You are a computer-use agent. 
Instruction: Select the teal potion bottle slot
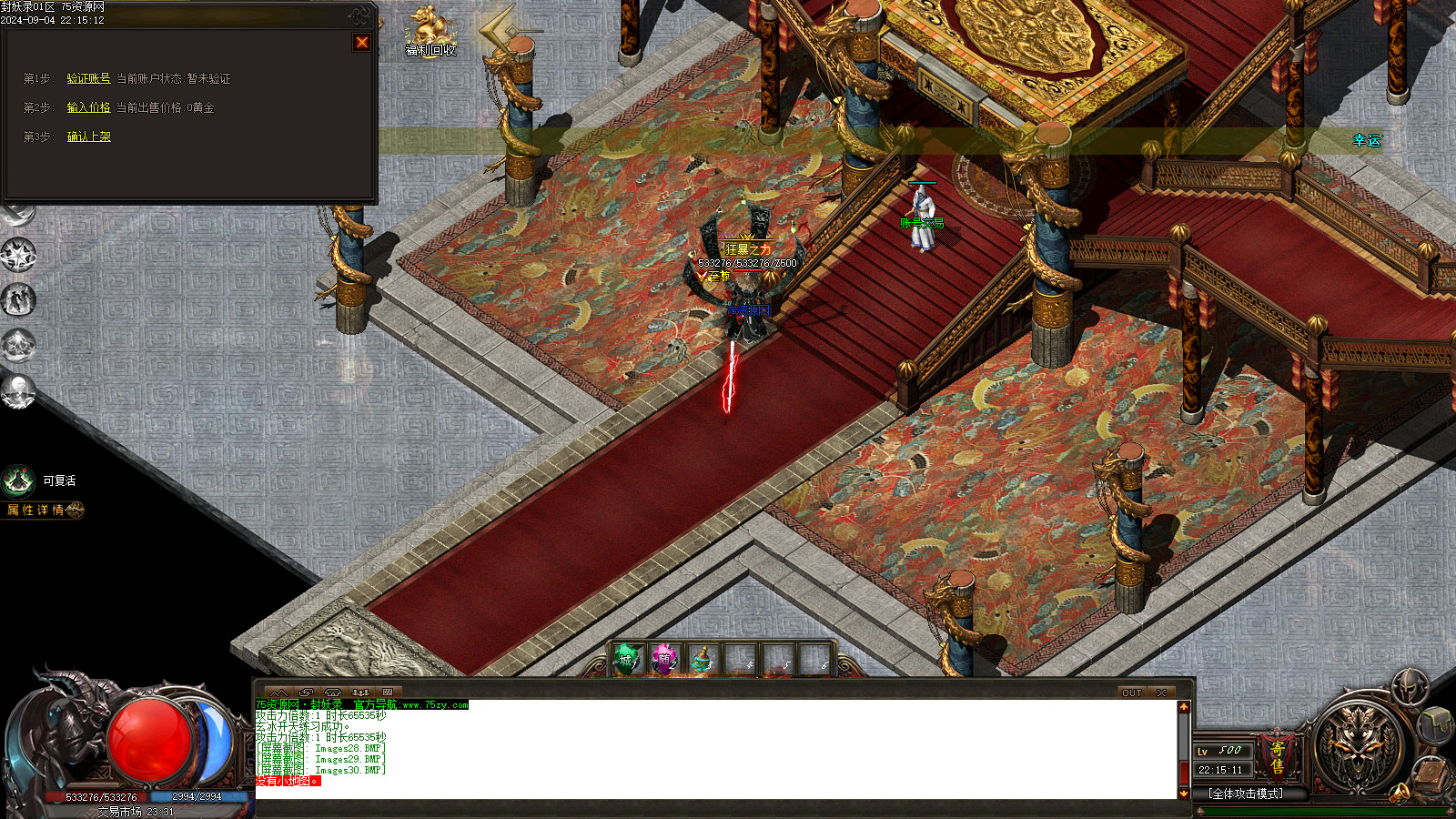pyautogui.click(x=702, y=659)
